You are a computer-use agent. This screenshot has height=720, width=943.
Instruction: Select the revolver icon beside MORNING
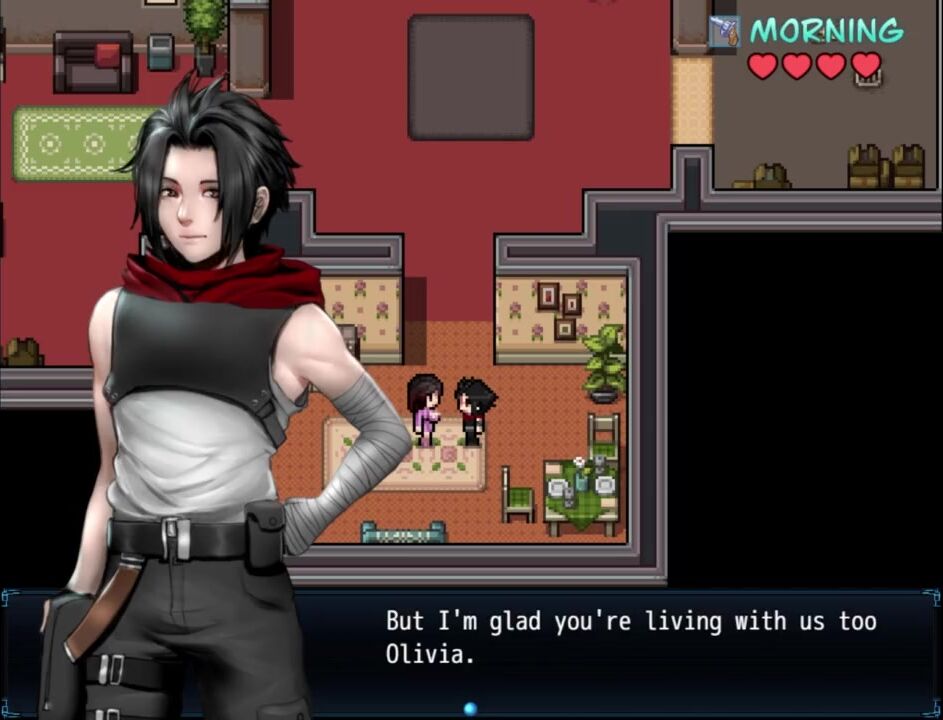click(x=724, y=32)
